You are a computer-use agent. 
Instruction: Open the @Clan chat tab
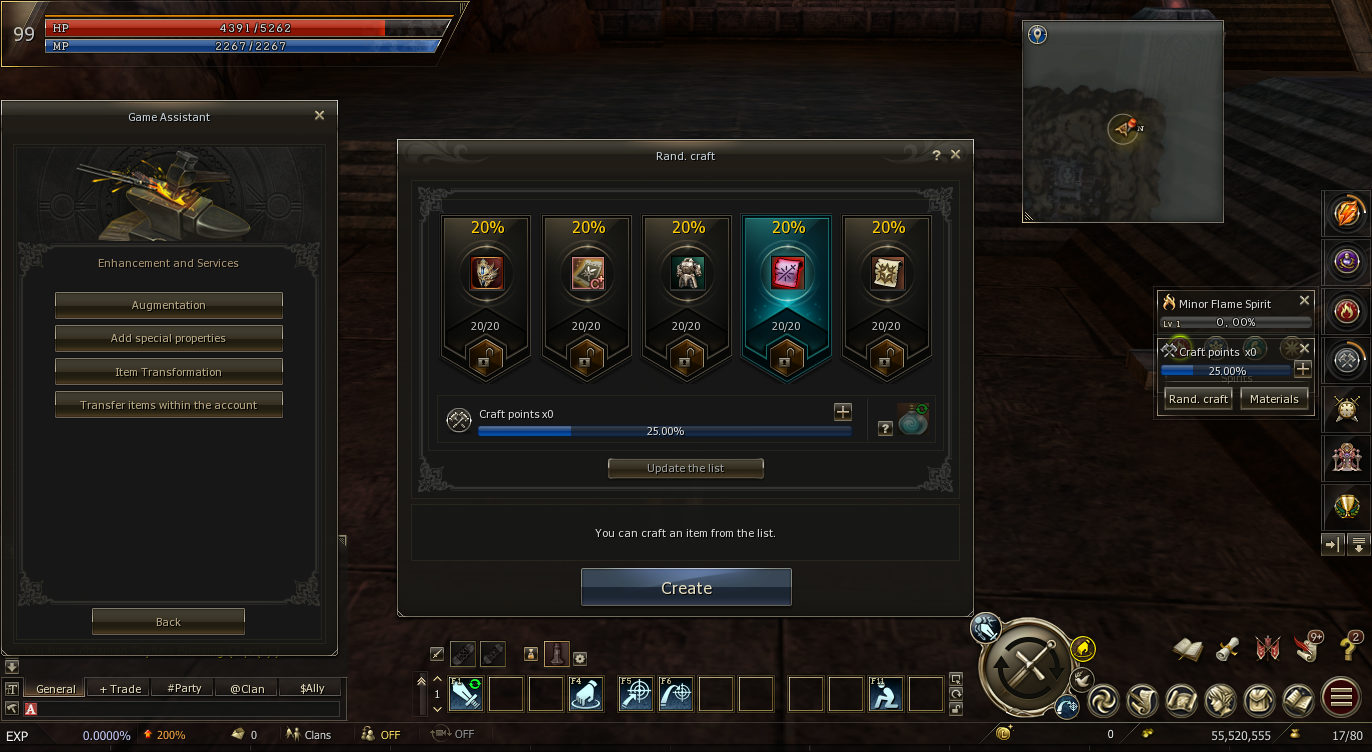[x=247, y=688]
